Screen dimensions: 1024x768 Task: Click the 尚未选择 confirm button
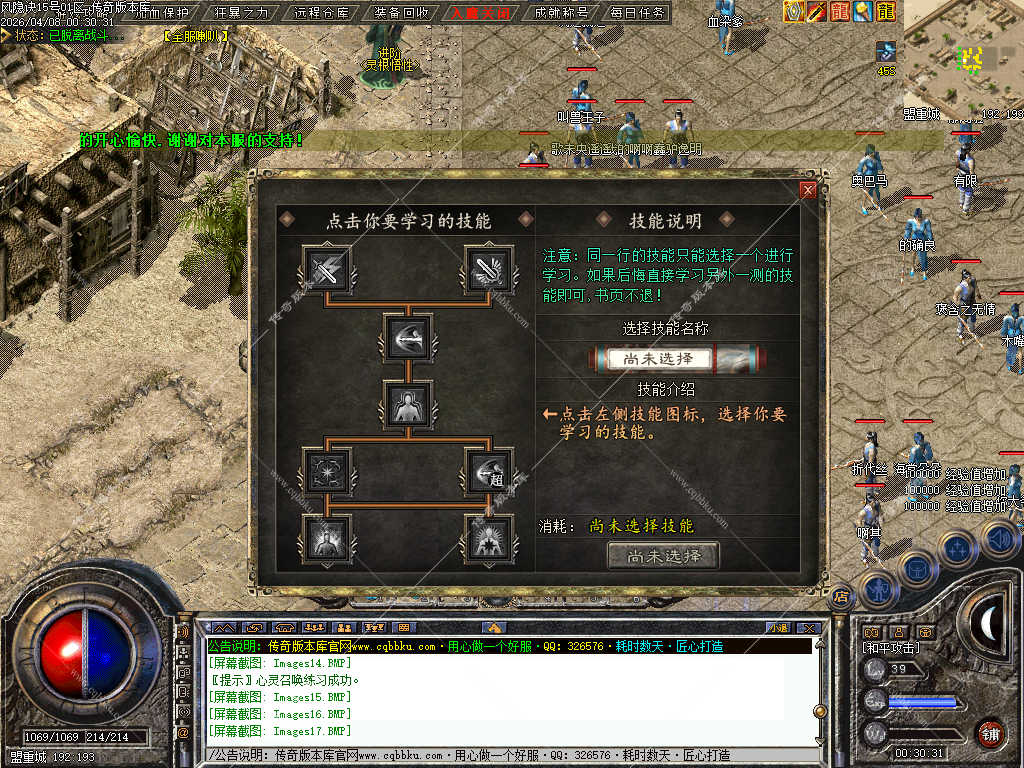tap(663, 556)
